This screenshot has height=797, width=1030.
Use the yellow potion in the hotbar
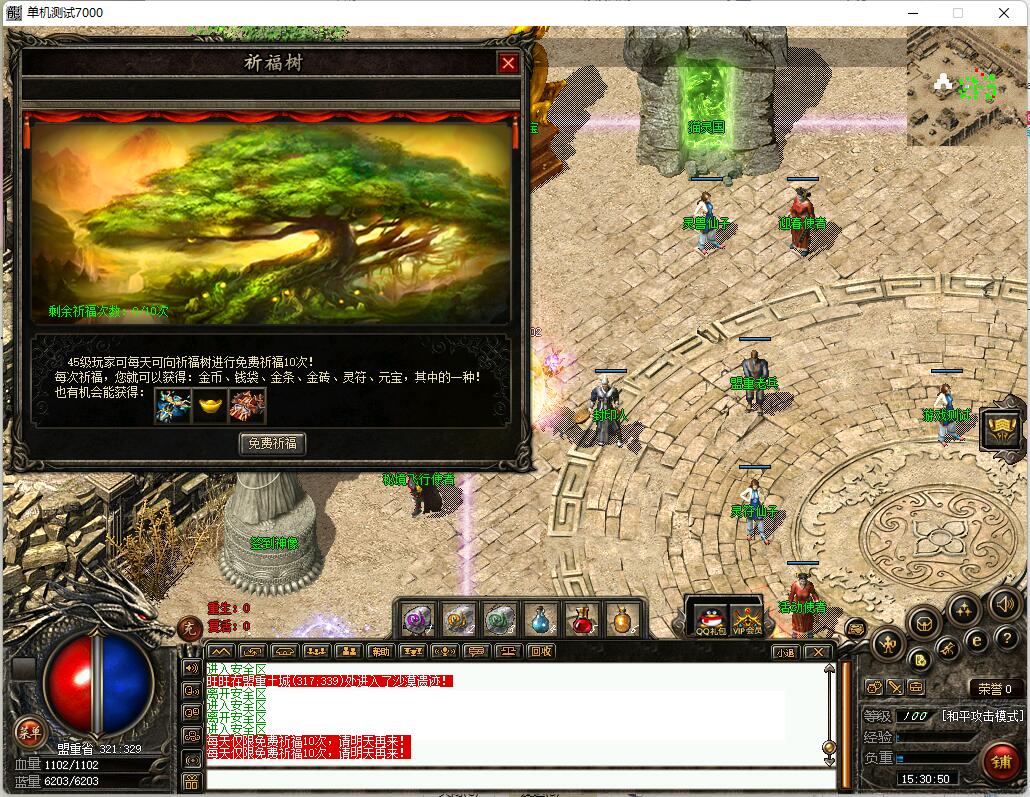[x=622, y=620]
